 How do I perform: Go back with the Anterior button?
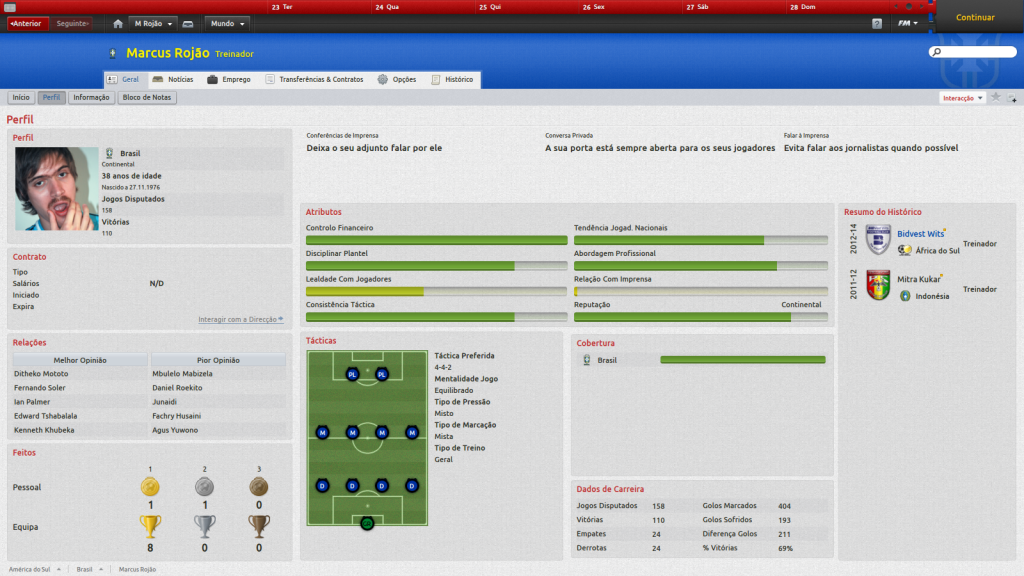tap(26, 23)
